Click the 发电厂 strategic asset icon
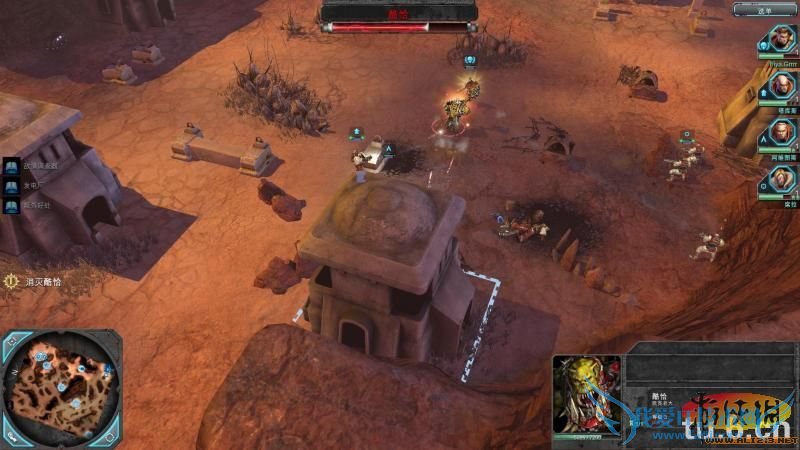 click(12, 185)
